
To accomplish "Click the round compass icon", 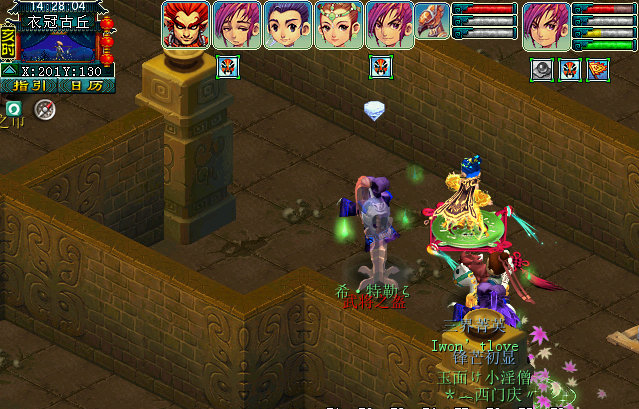I will pos(43,109).
